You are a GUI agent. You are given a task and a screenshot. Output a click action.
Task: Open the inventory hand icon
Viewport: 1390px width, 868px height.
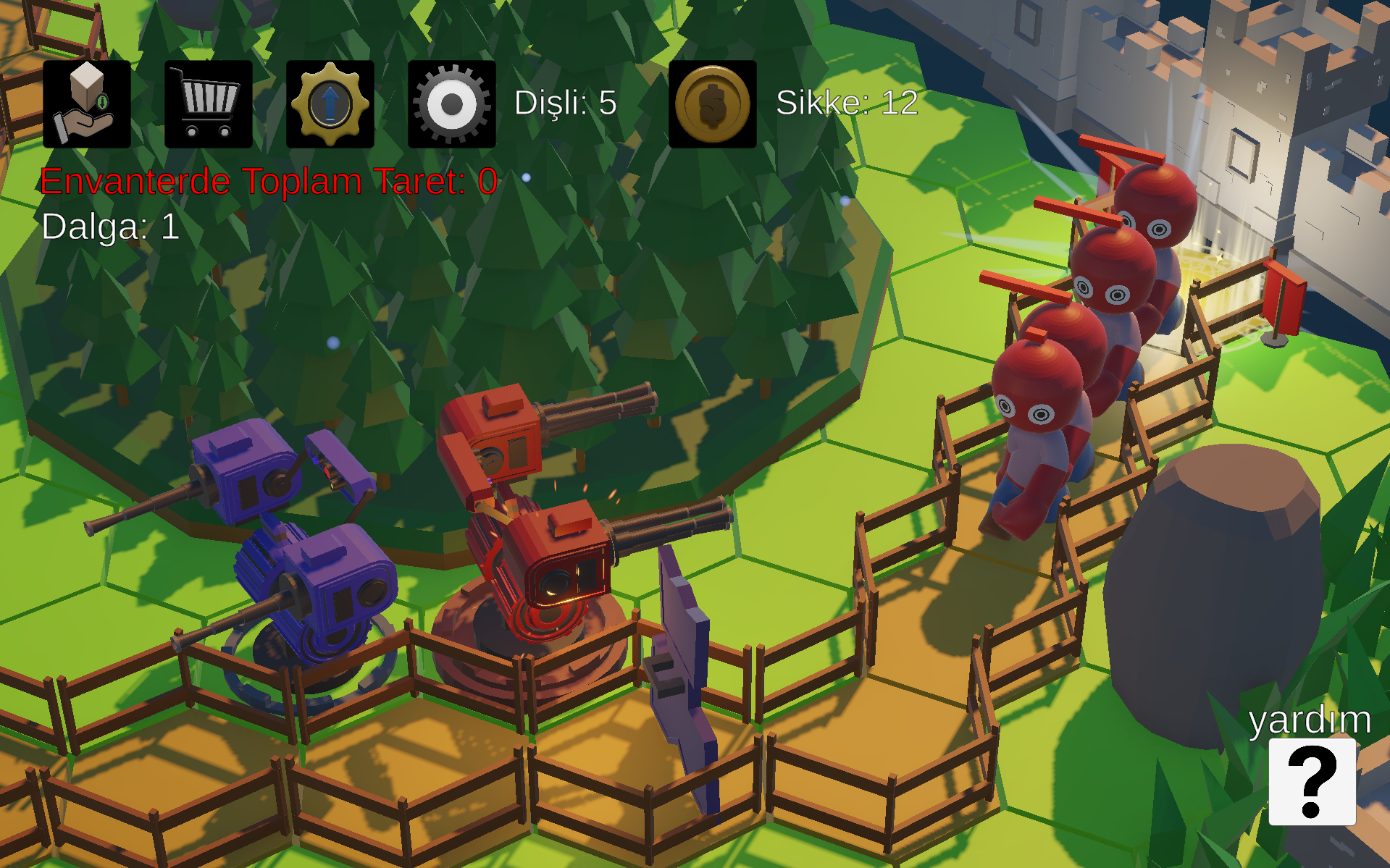[86, 103]
